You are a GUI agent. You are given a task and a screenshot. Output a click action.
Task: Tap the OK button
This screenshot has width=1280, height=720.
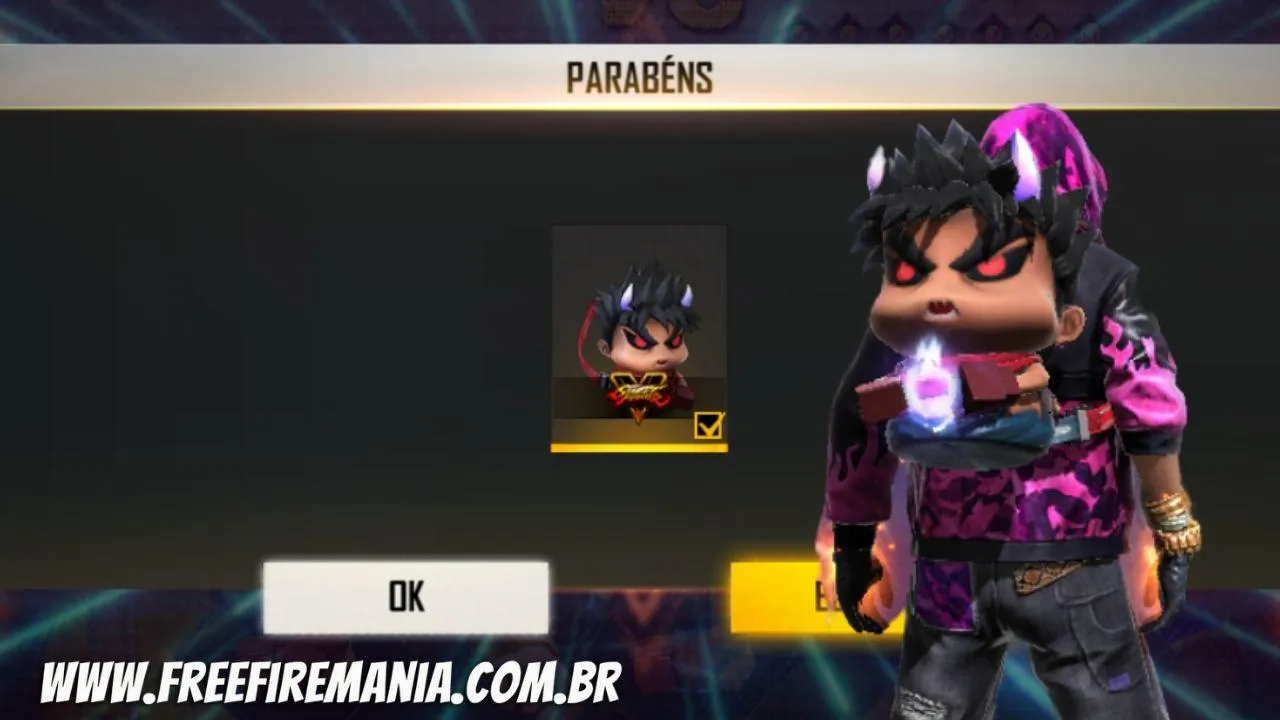pos(404,597)
